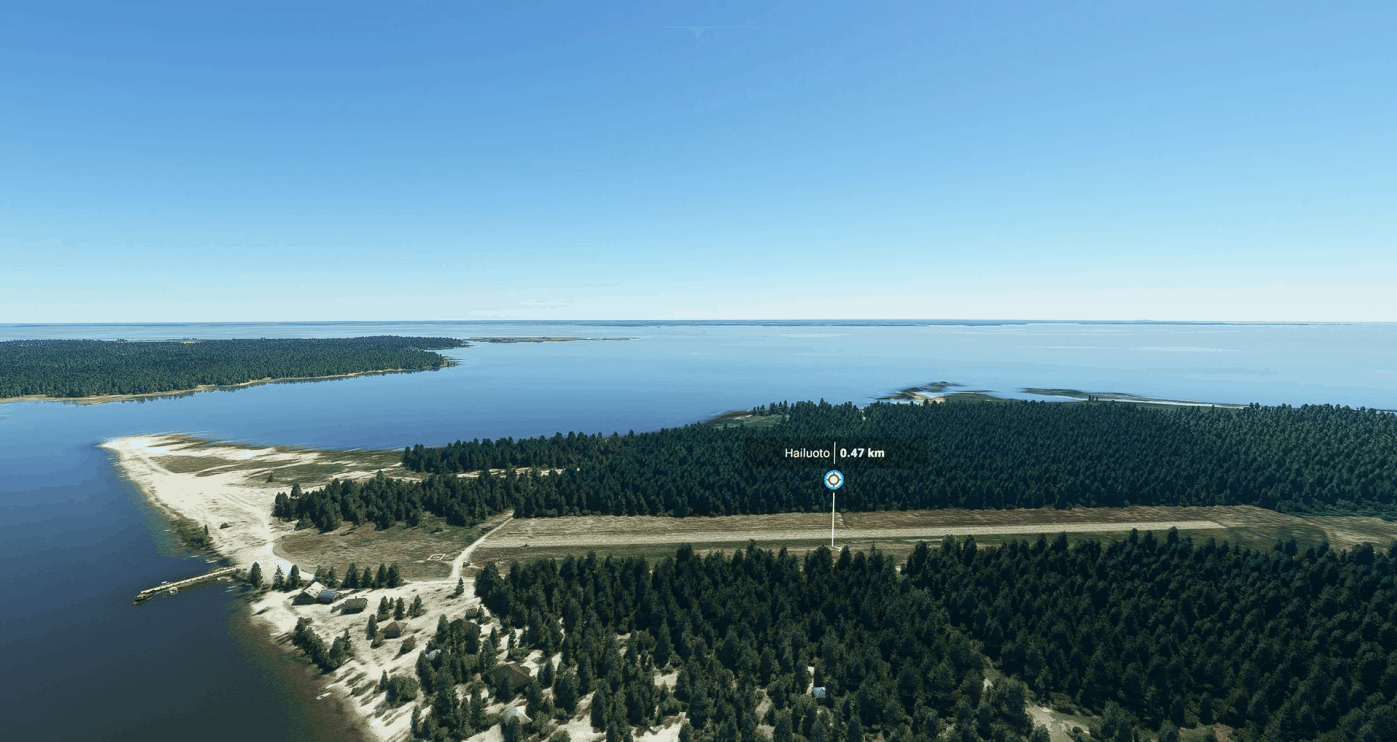Image resolution: width=1397 pixels, height=742 pixels.
Task: Select the compass-style symbol inside the marker
Action: [x=834, y=480]
